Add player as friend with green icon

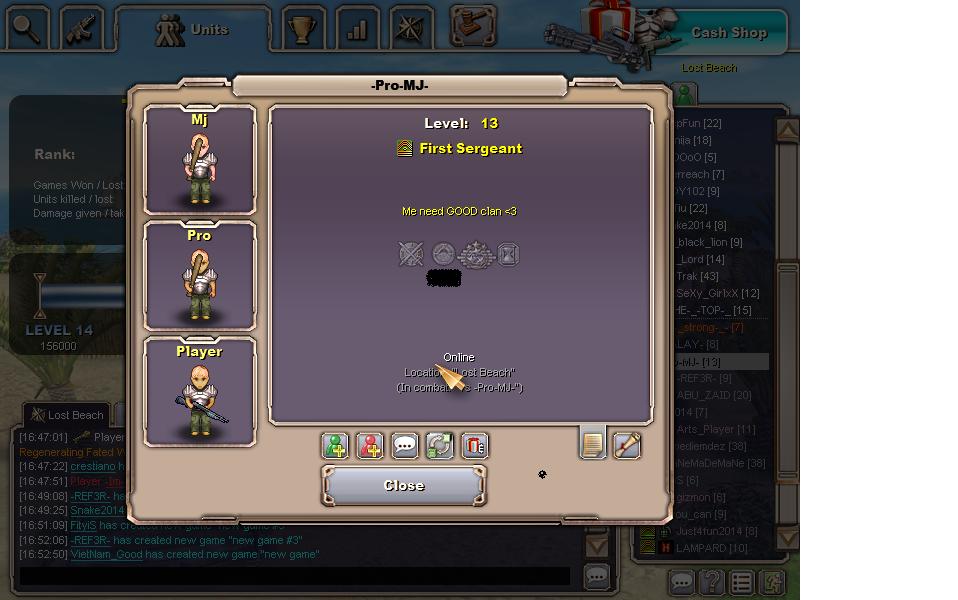pos(335,445)
